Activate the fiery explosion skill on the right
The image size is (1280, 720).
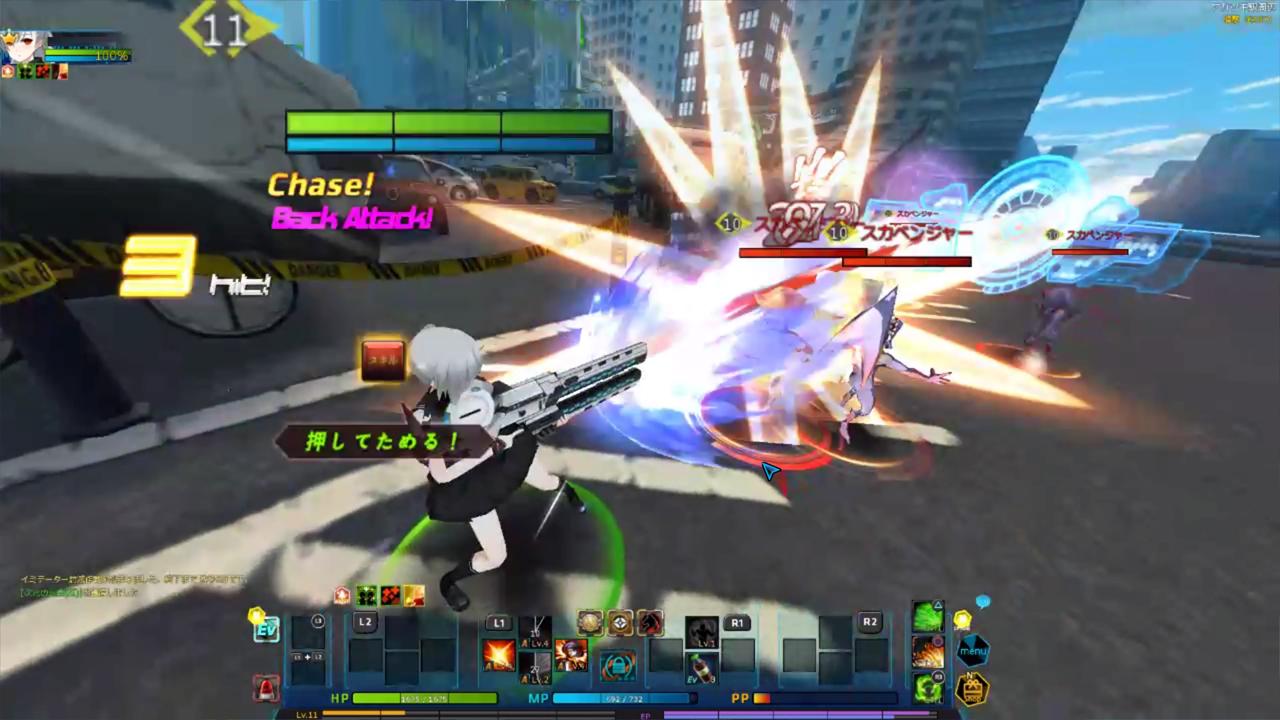927,650
